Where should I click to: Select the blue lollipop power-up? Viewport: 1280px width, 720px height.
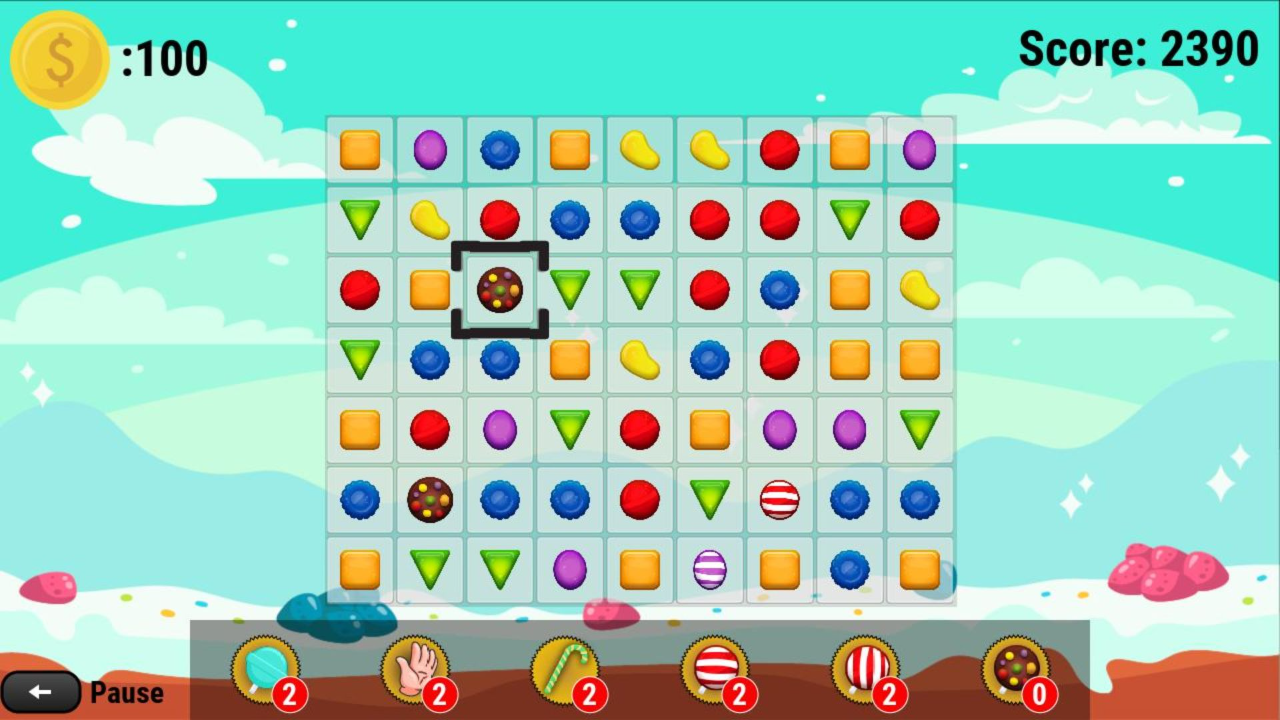click(265, 670)
